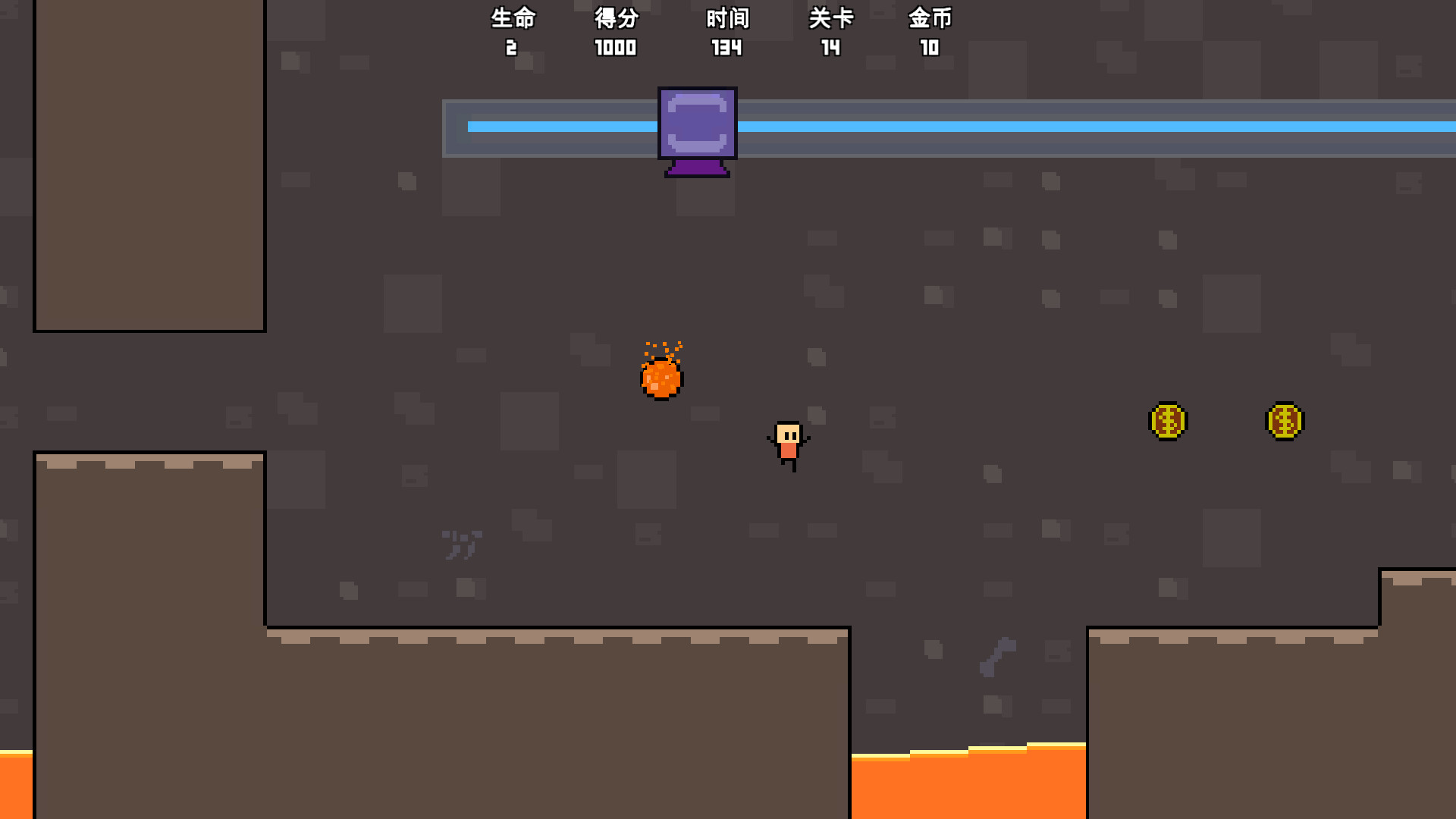Click the timer showing 134

pos(726,48)
